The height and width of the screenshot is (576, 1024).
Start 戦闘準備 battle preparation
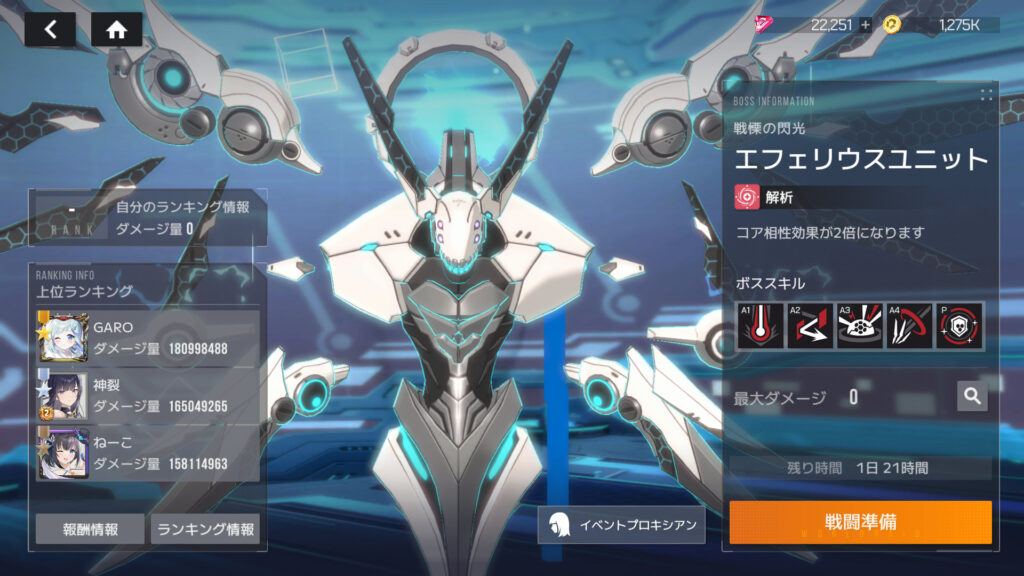coord(860,523)
